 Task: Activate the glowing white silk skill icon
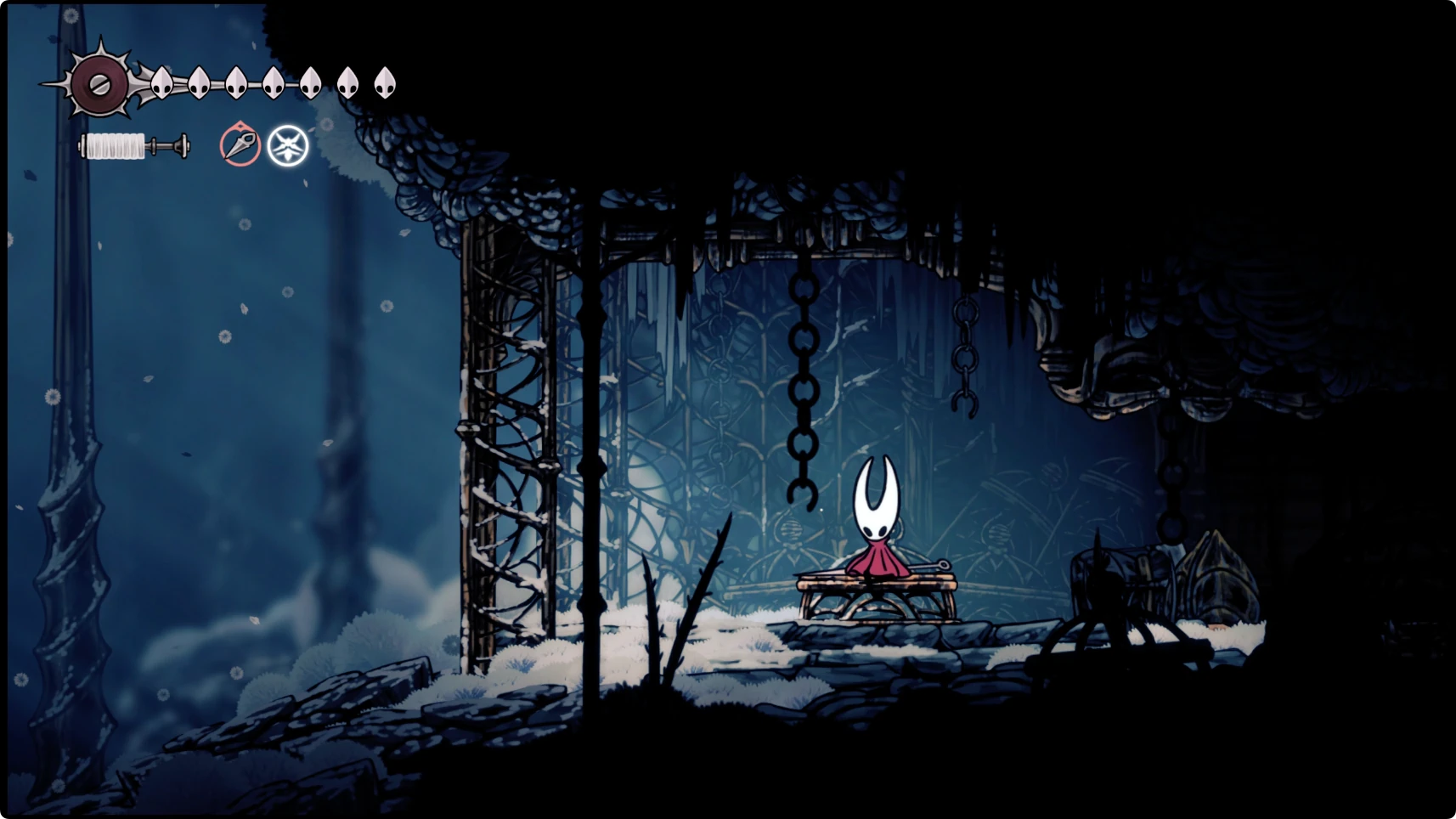pyautogui.click(x=288, y=146)
